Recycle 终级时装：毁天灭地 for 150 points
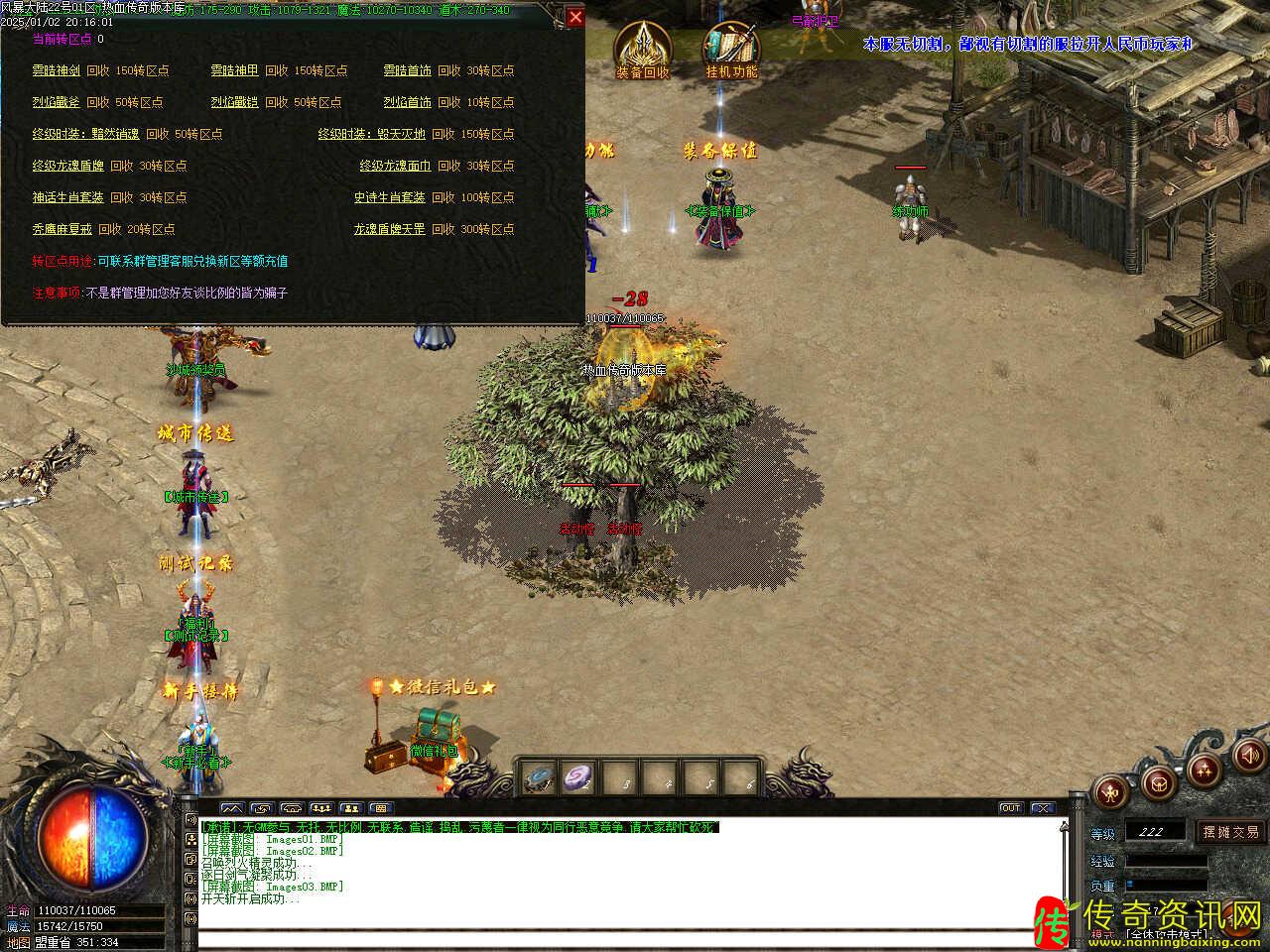Viewport: 1270px width, 952px height. click(371, 135)
